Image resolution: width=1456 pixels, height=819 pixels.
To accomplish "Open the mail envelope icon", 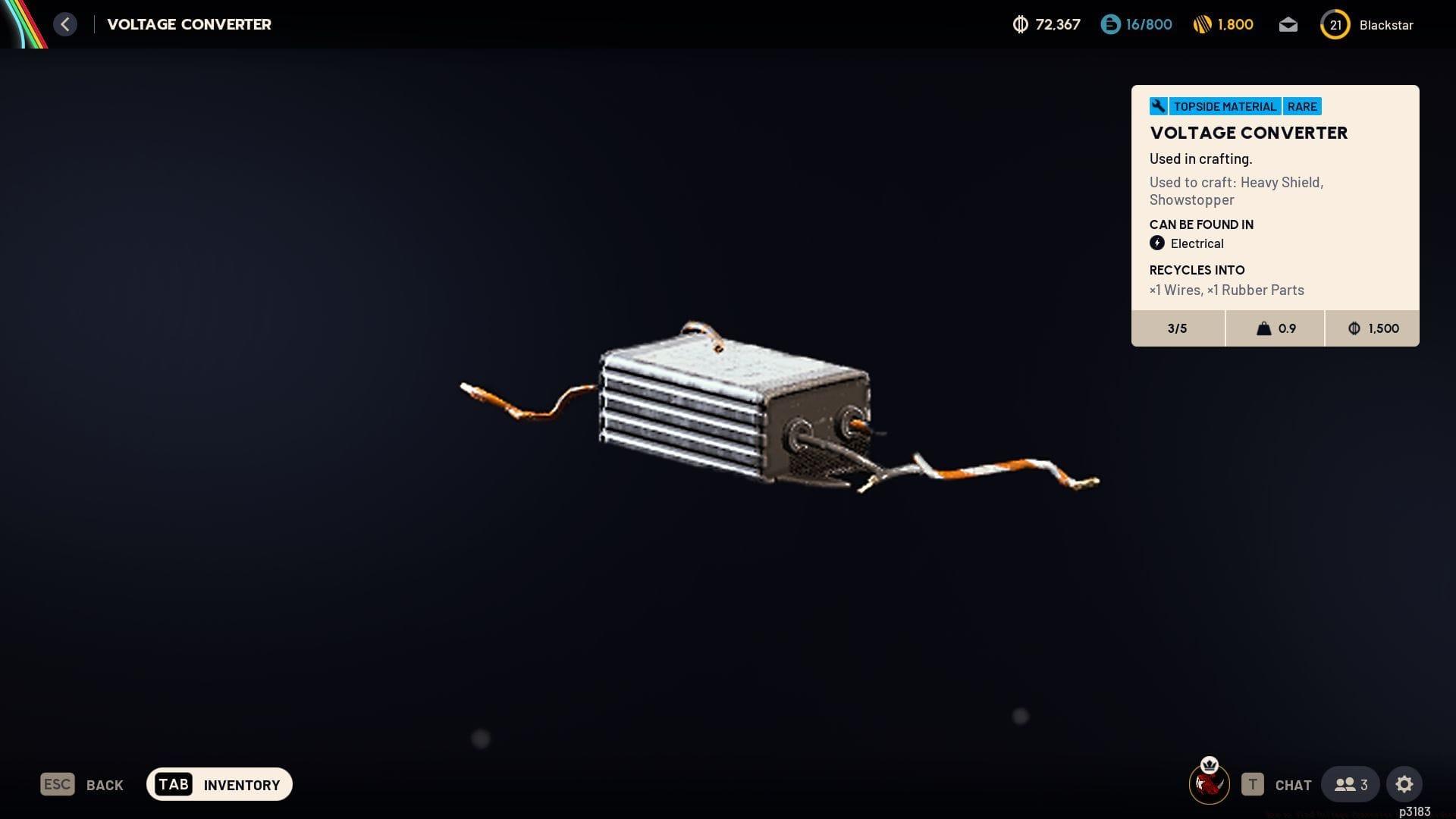I will [x=1288, y=24].
